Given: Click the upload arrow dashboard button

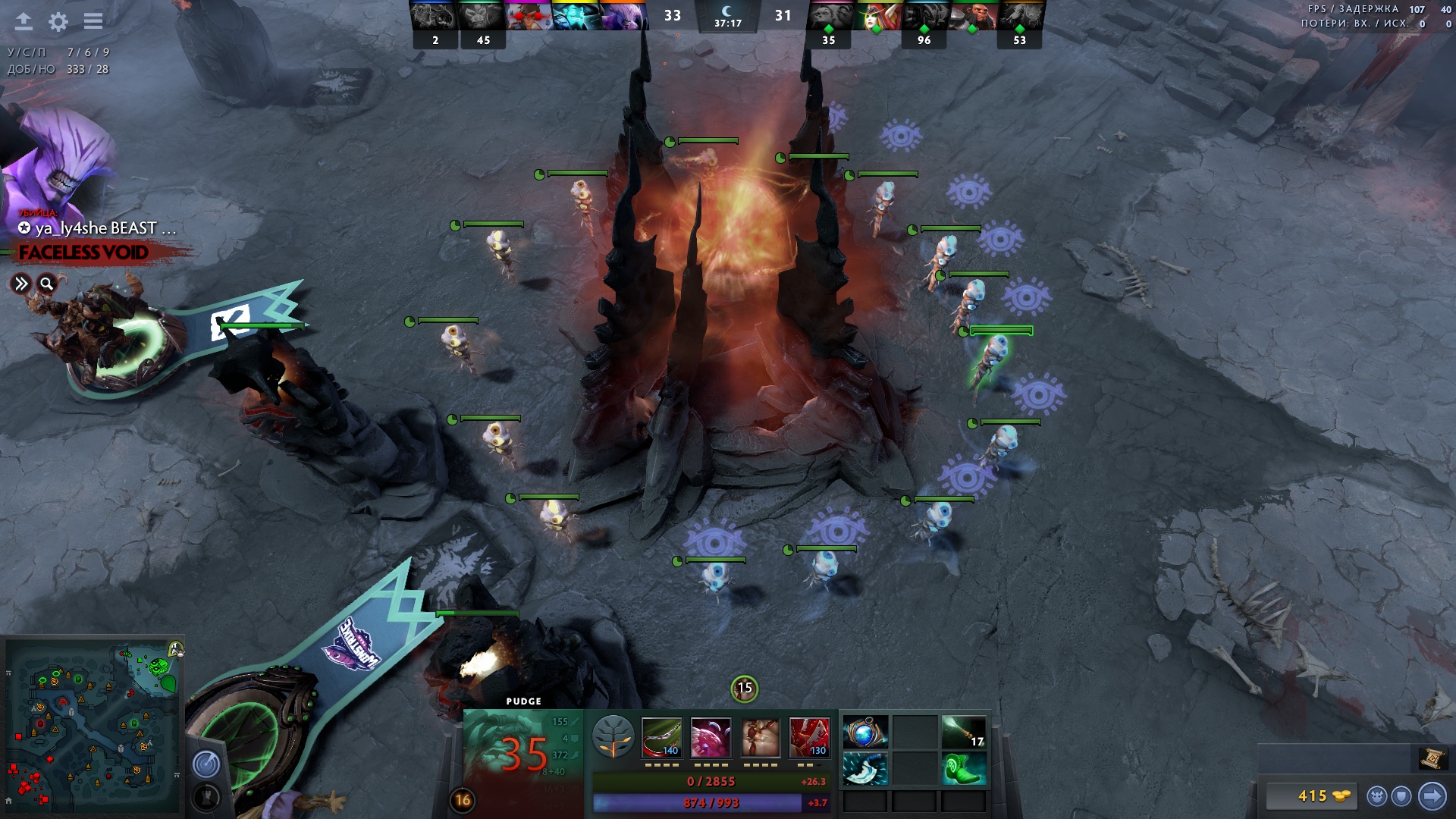Looking at the screenshot, I should (24, 21).
